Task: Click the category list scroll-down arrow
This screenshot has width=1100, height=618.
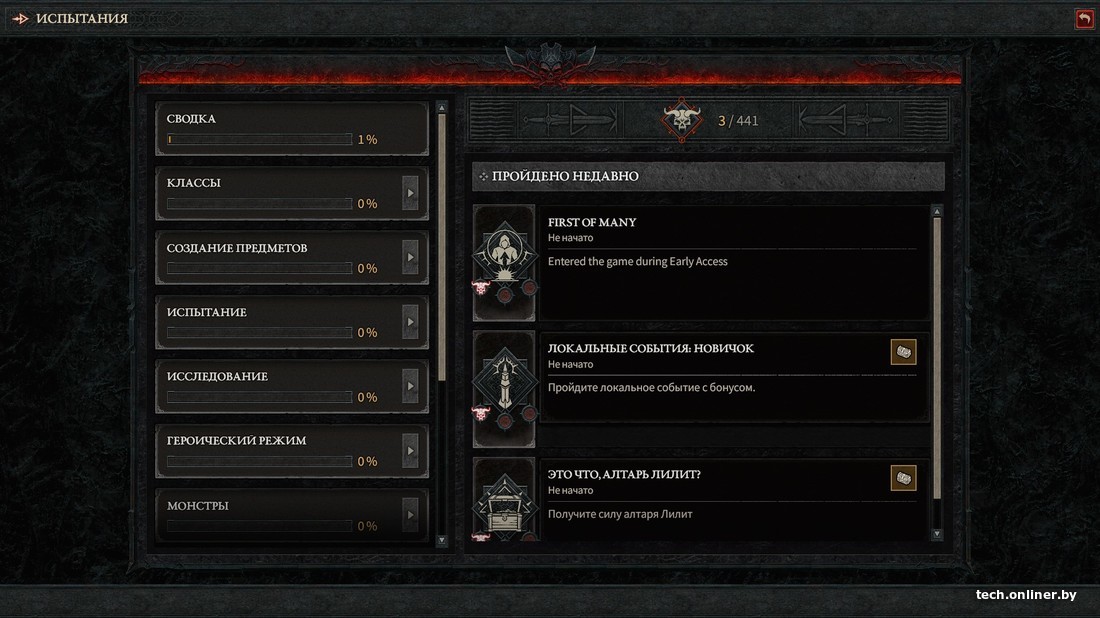Action: (442, 540)
